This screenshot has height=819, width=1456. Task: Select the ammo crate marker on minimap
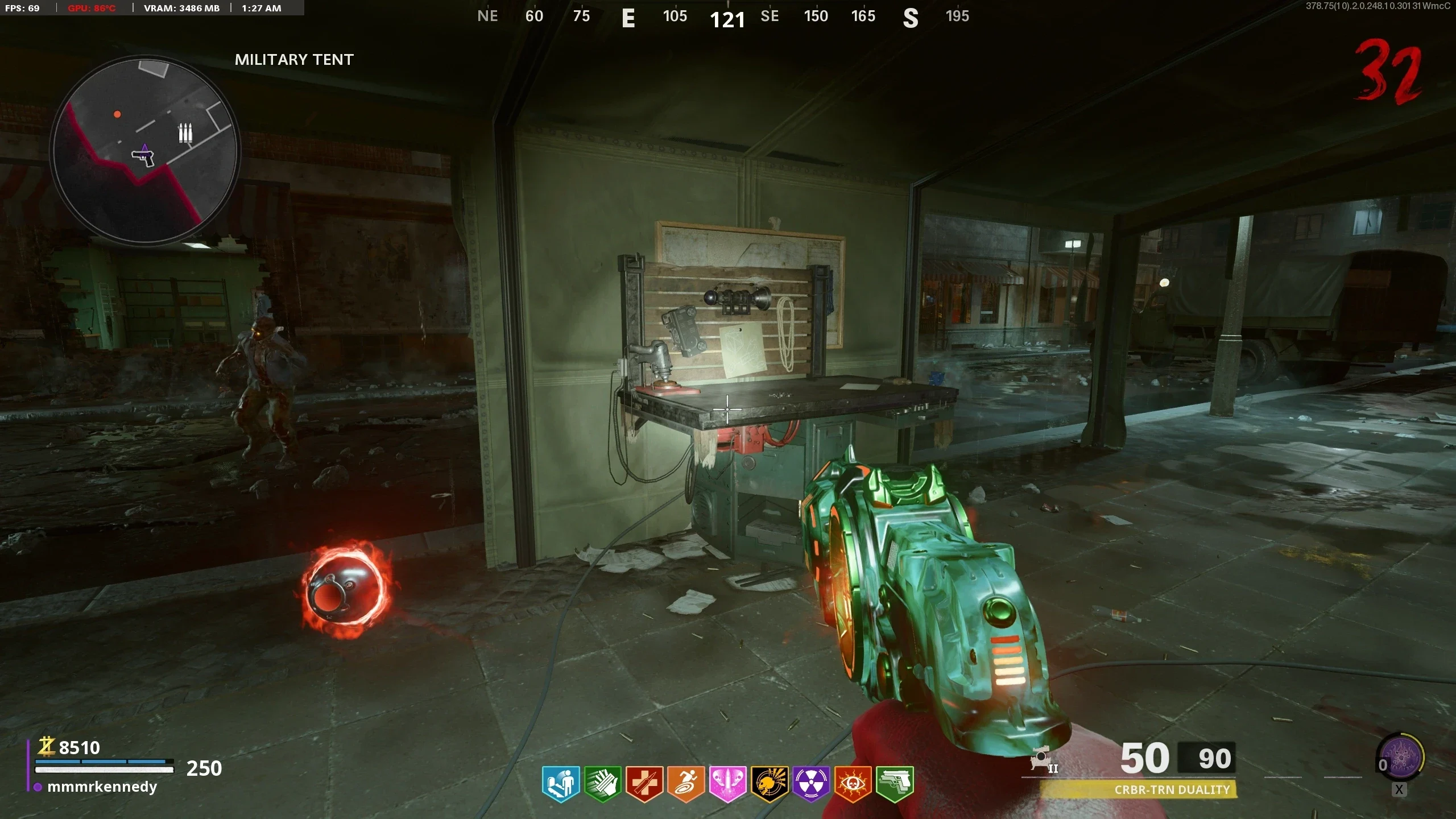pos(185,133)
